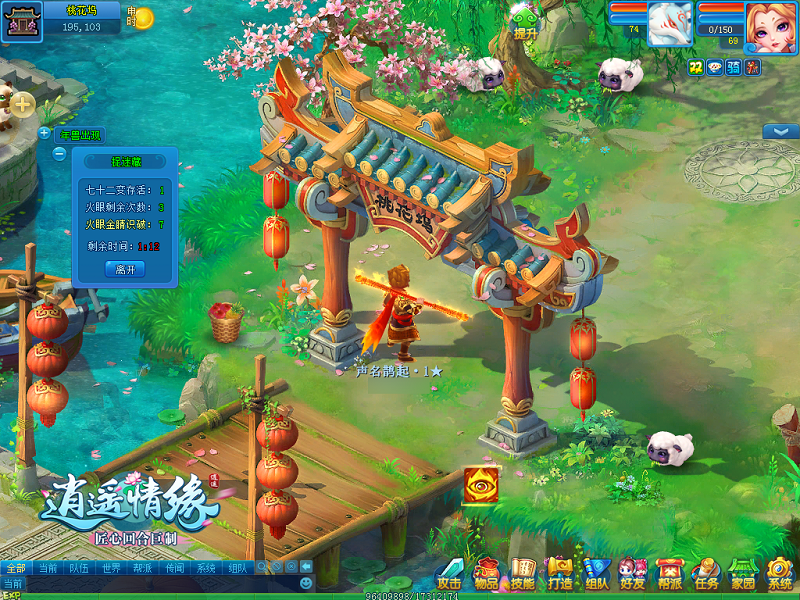Open the player character portrait

[x=771, y=24]
